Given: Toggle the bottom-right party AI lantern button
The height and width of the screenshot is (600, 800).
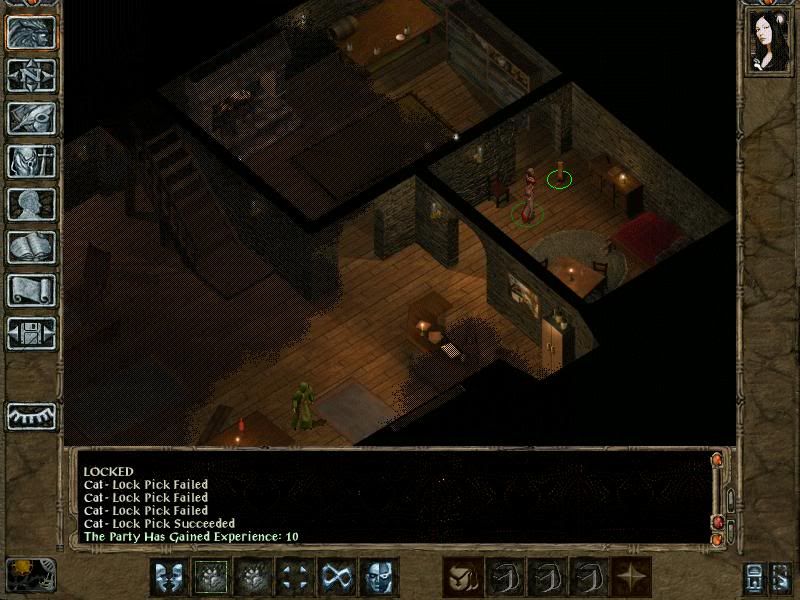Looking at the screenshot, I should click(755, 577).
